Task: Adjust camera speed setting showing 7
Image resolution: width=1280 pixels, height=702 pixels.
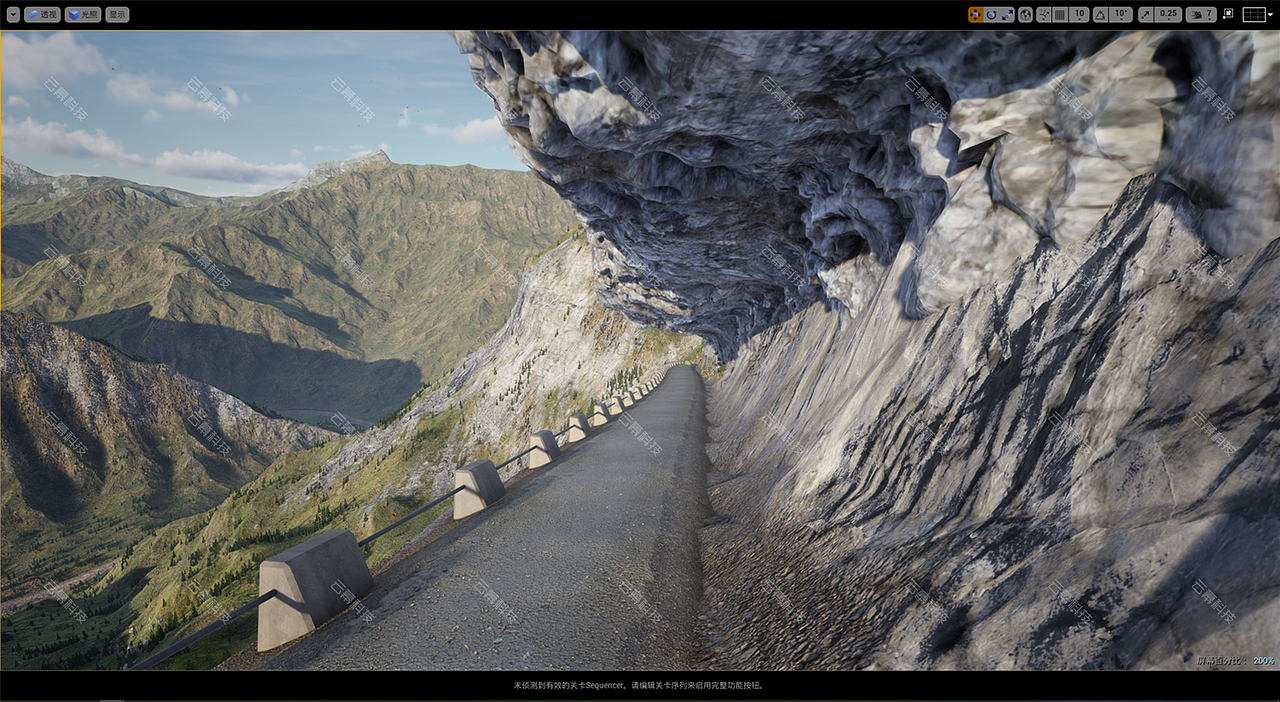Action: (x=1201, y=15)
